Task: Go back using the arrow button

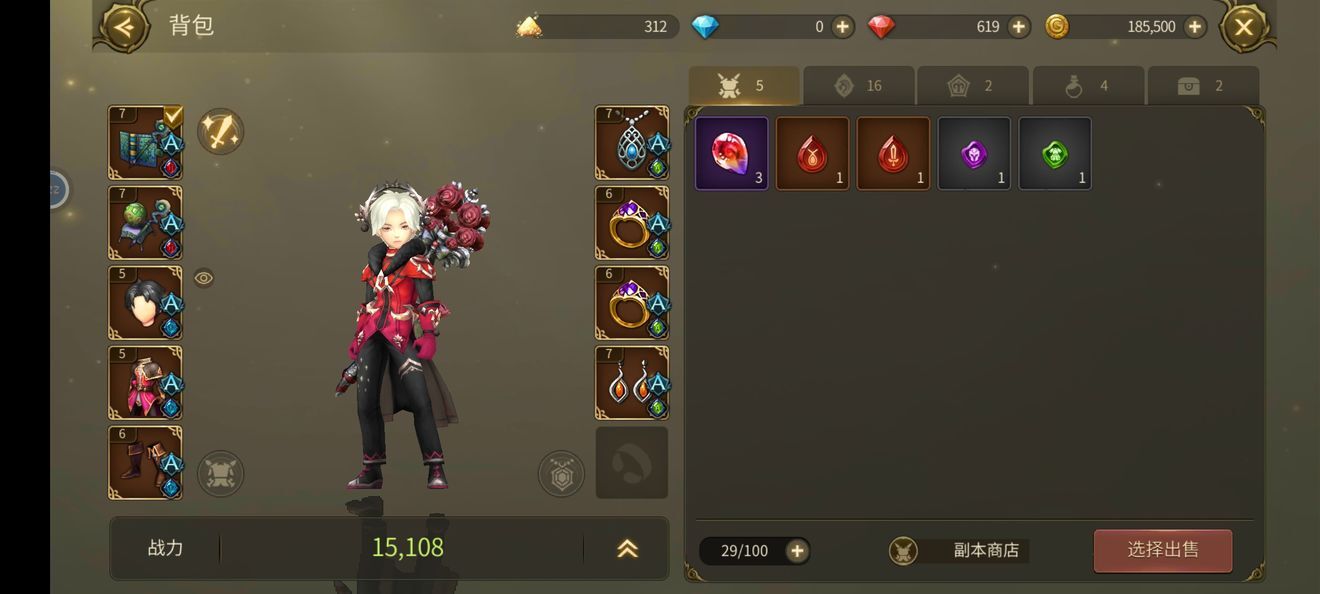Action: [x=124, y=27]
